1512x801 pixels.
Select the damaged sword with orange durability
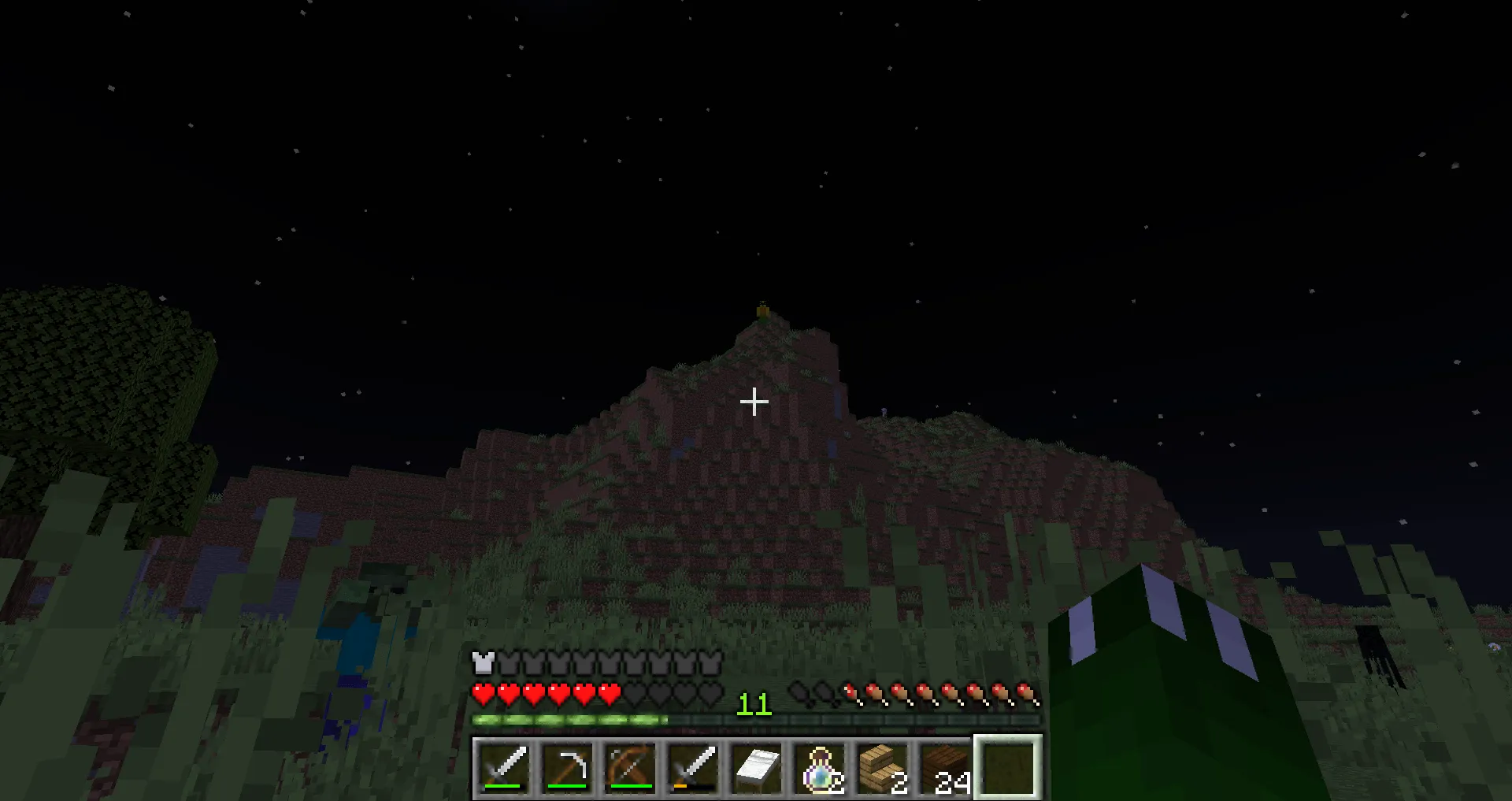(x=692, y=768)
